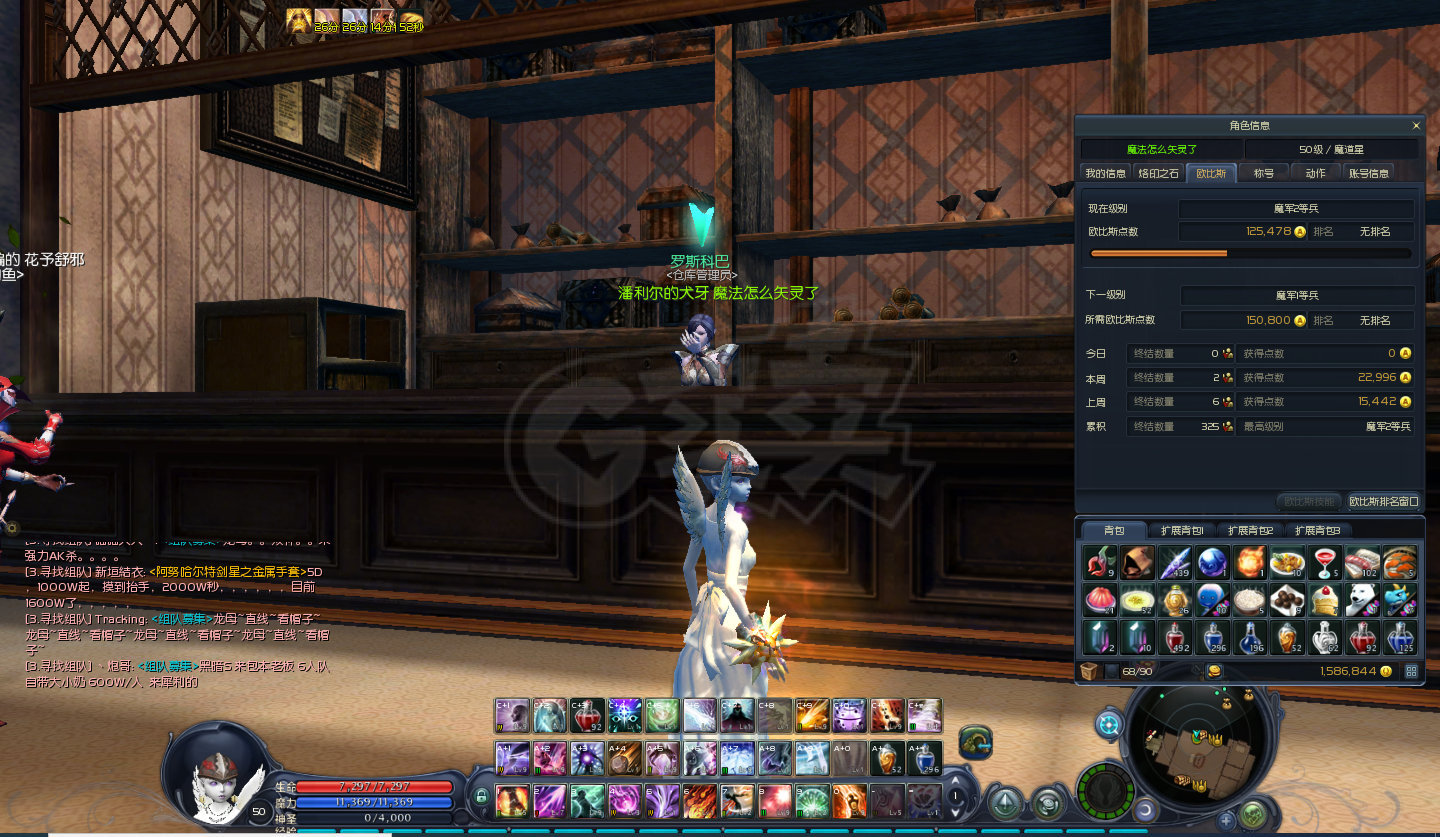Toggle the bag grid layout button
1440x837 pixels.
tap(1411, 671)
